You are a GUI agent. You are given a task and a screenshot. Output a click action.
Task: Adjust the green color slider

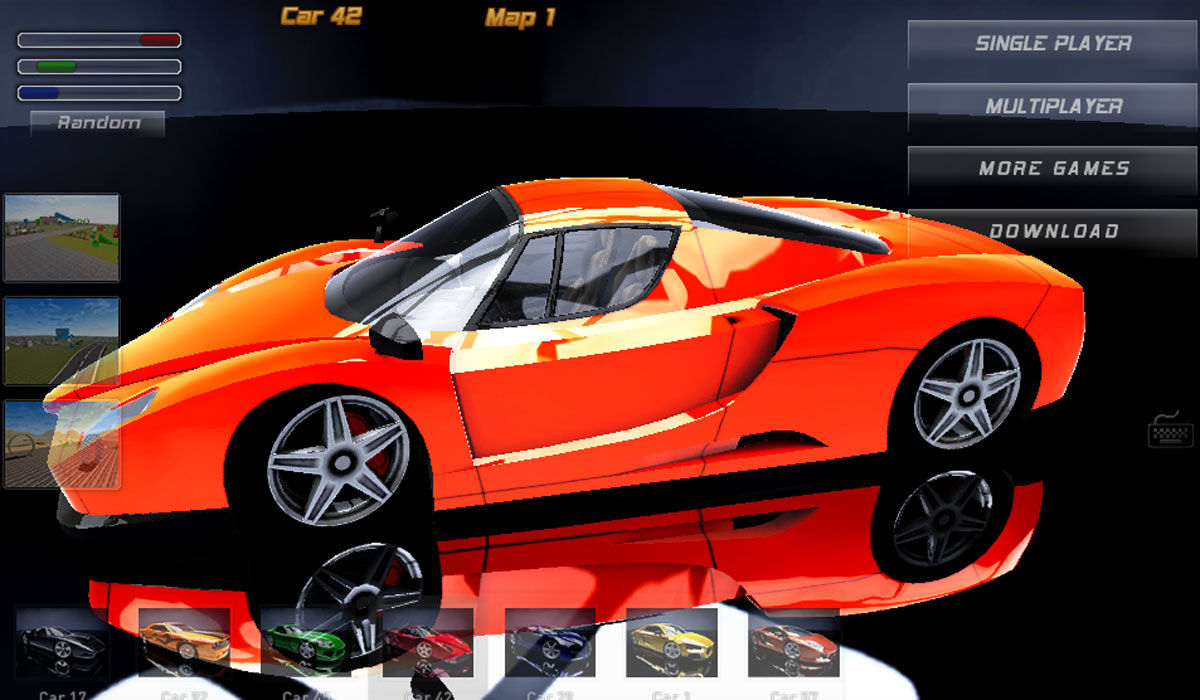pyautogui.click(x=99, y=67)
